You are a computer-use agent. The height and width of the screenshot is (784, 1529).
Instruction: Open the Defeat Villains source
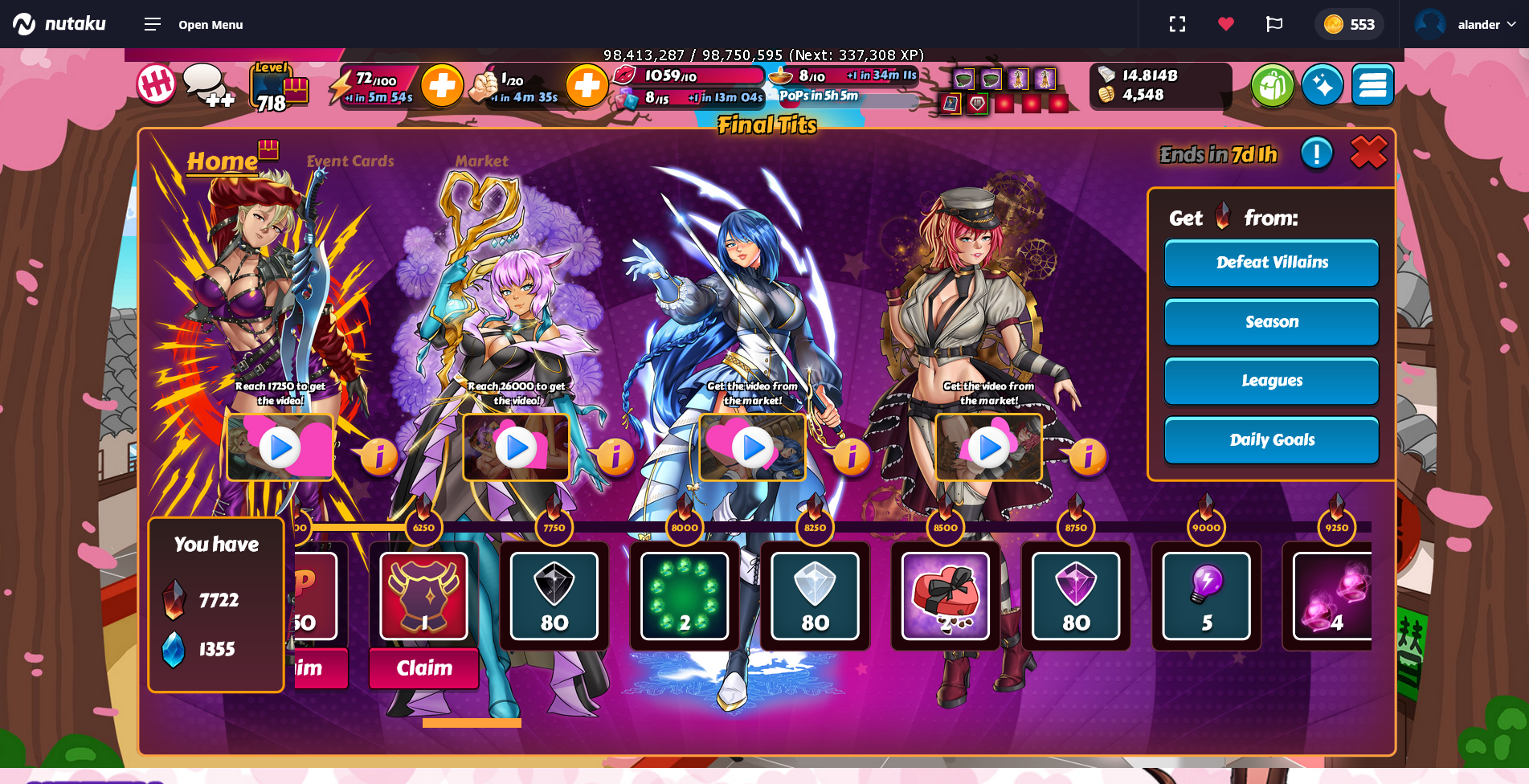(x=1271, y=263)
